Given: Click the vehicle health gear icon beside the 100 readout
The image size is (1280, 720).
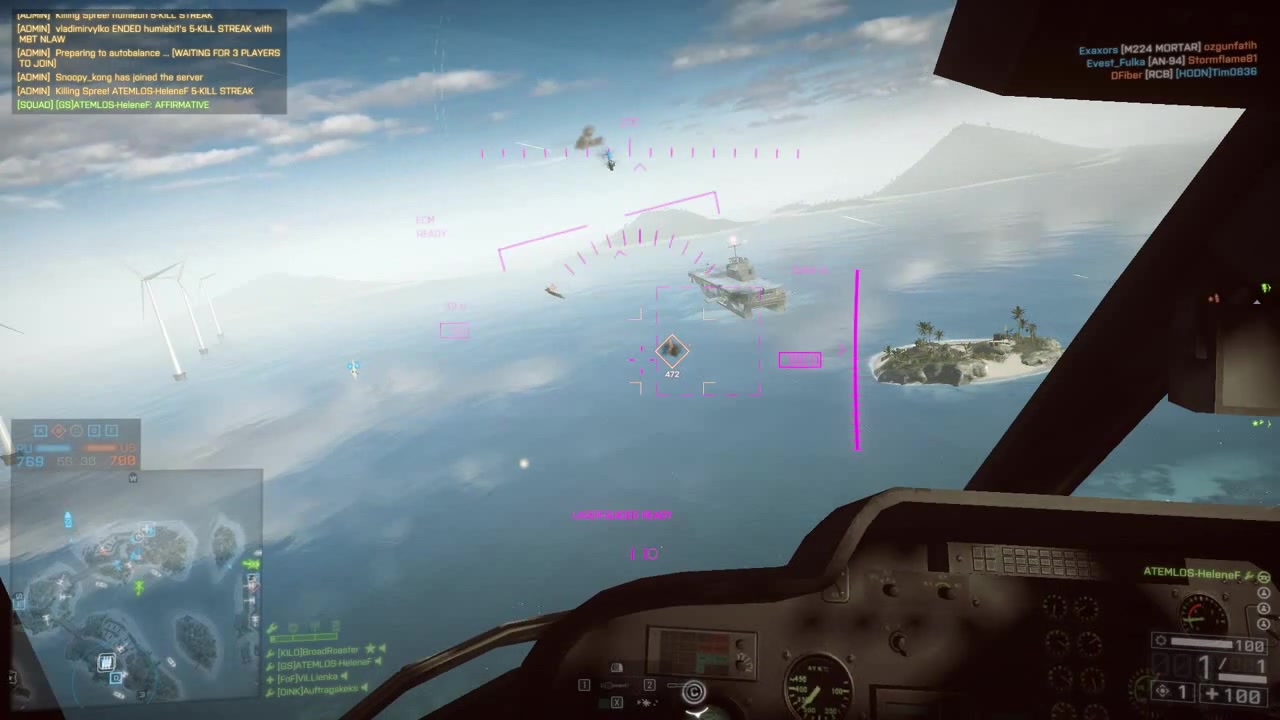Looking at the screenshot, I should coord(1160,640).
